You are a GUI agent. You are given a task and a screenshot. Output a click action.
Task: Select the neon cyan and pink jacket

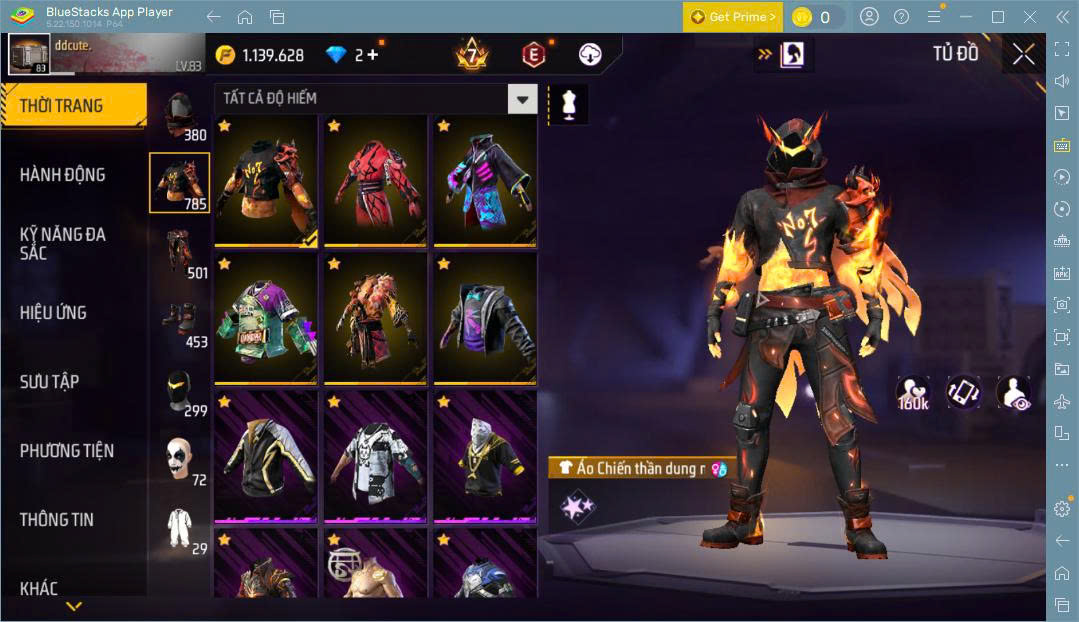coord(484,180)
